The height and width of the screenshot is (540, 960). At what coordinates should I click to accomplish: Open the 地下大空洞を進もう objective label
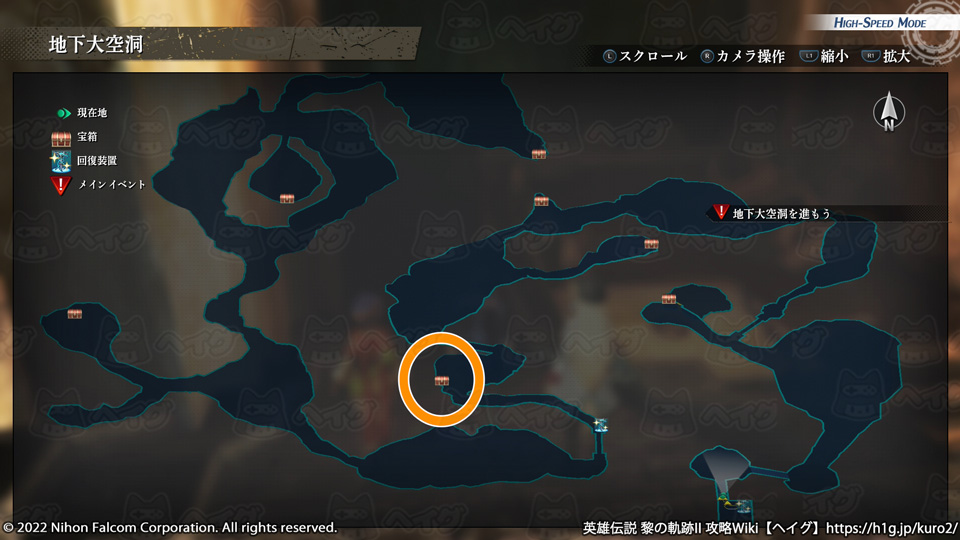pos(781,213)
